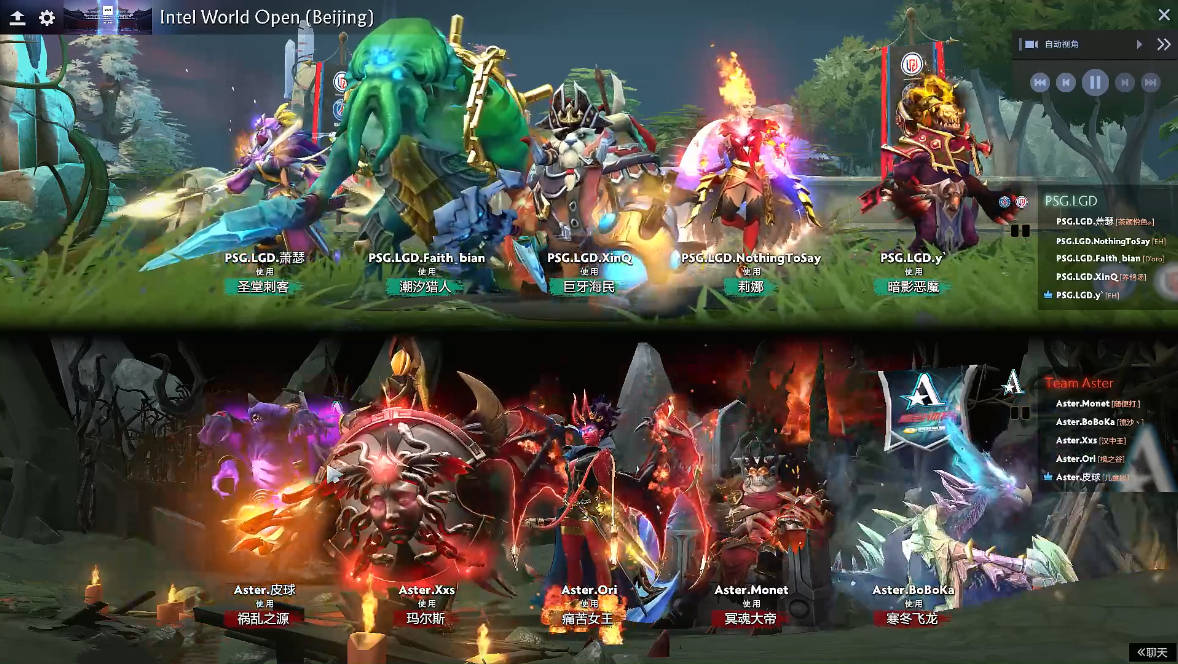Select PSG.LGD.NothingToSay in the player list
Viewport: 1178px width, 664px height.
[x=1102, y=241]
